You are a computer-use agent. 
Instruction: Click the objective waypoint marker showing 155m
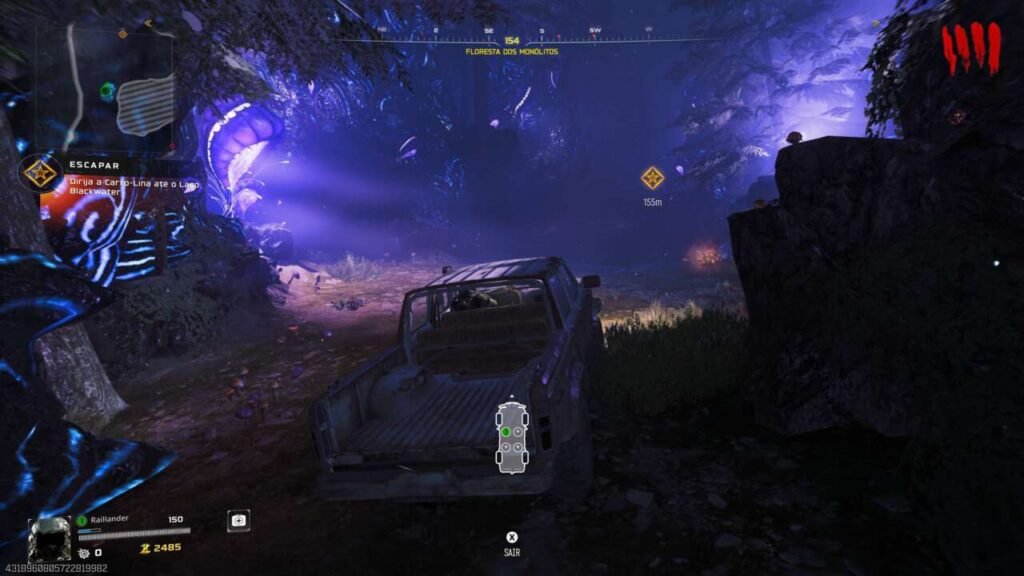652,178
